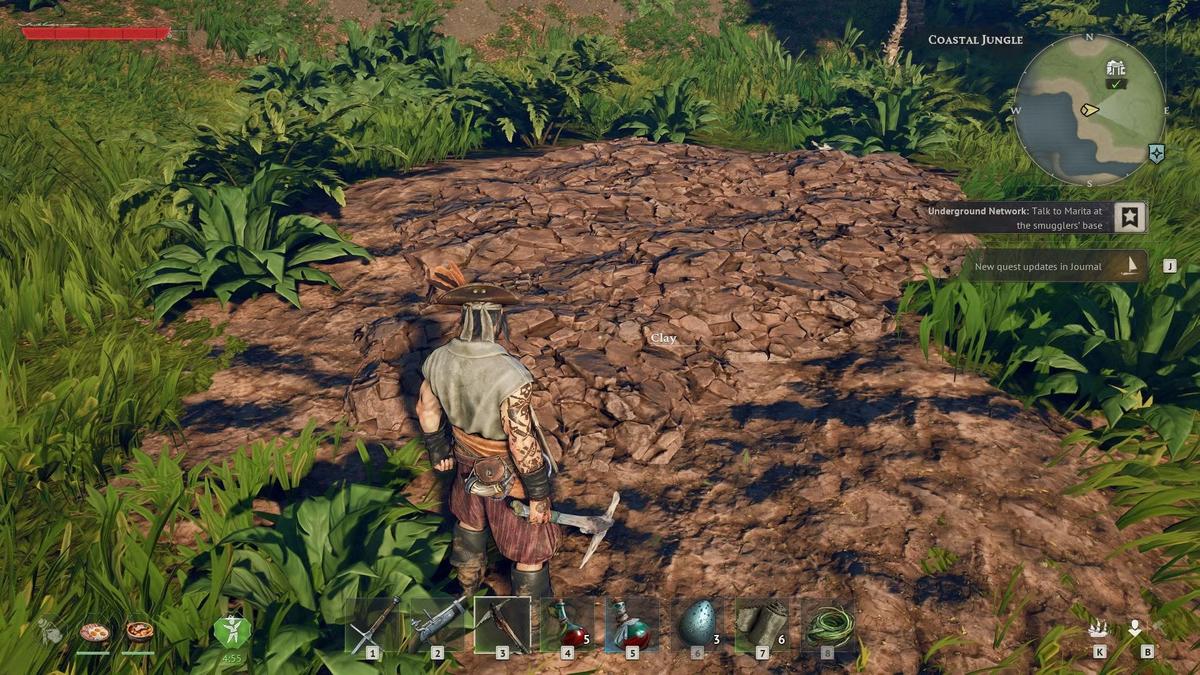
Task: Select the speckled blue egg slot
Action: [697, 625]
